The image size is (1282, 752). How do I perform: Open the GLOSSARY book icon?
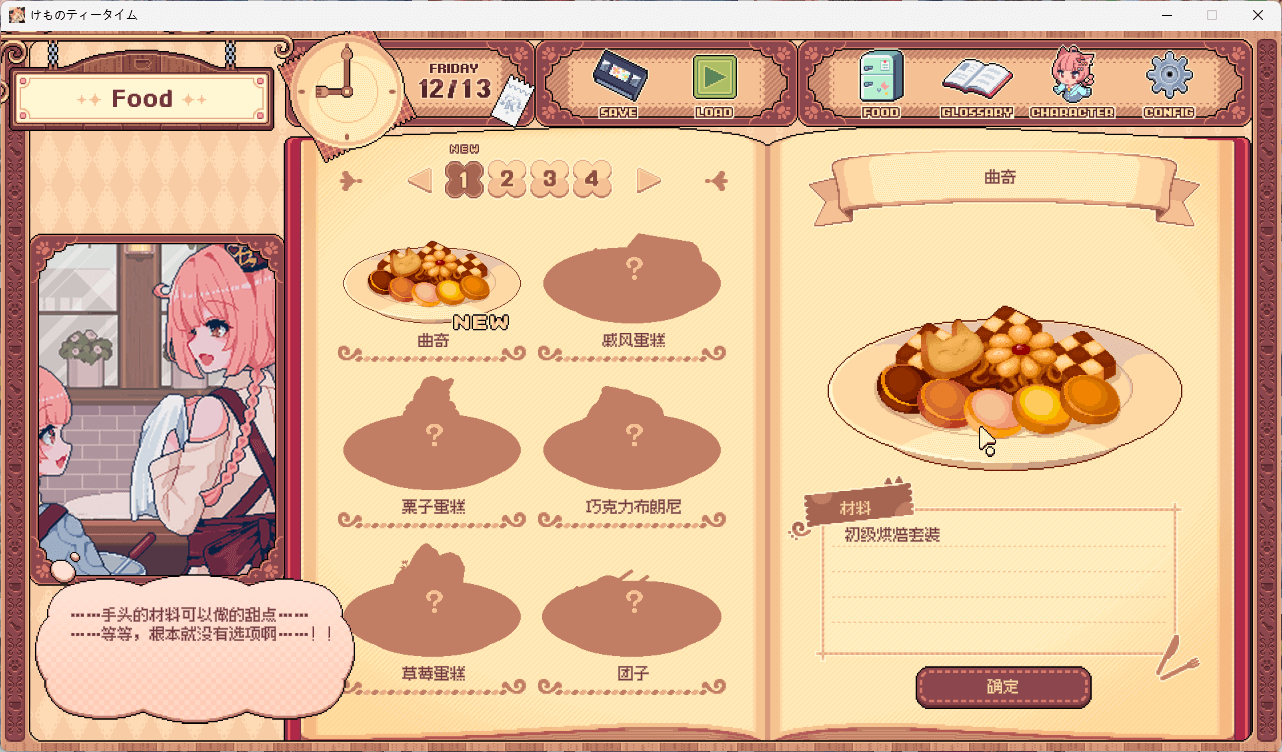(x=977, y=80)
